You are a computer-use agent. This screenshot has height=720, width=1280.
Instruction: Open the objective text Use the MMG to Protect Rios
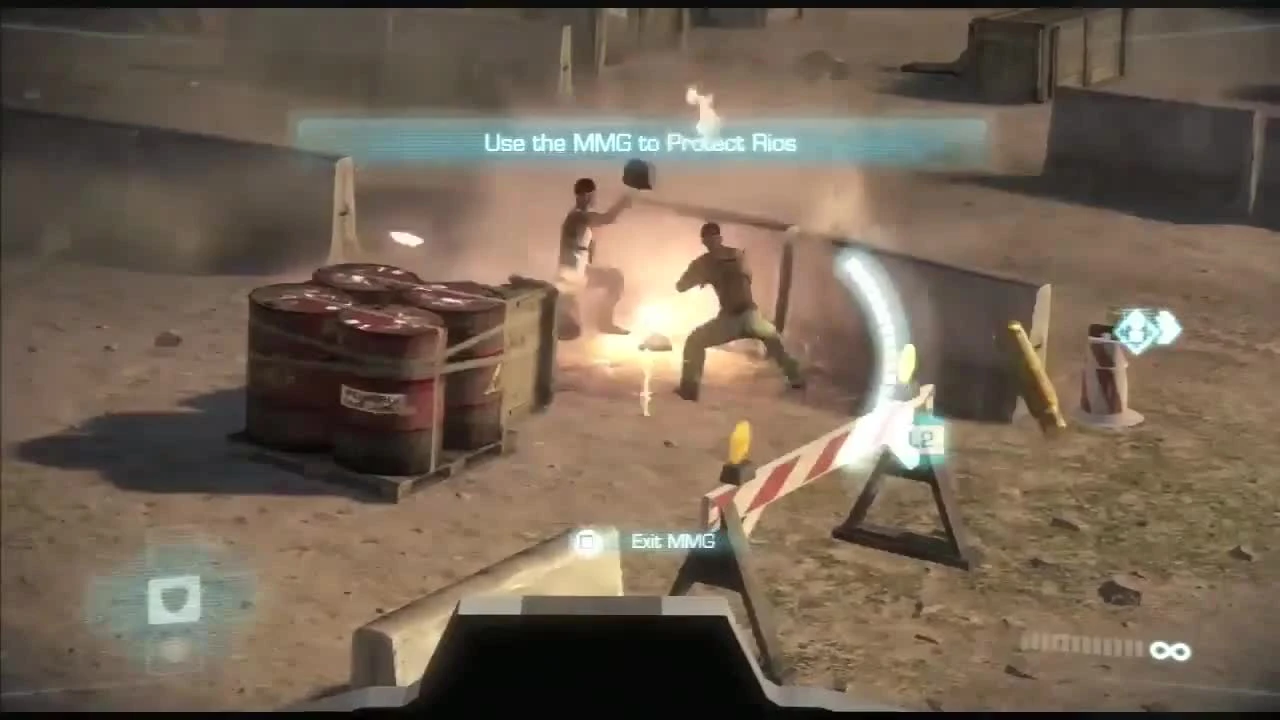pyautogui.click(x=640, y=142)
